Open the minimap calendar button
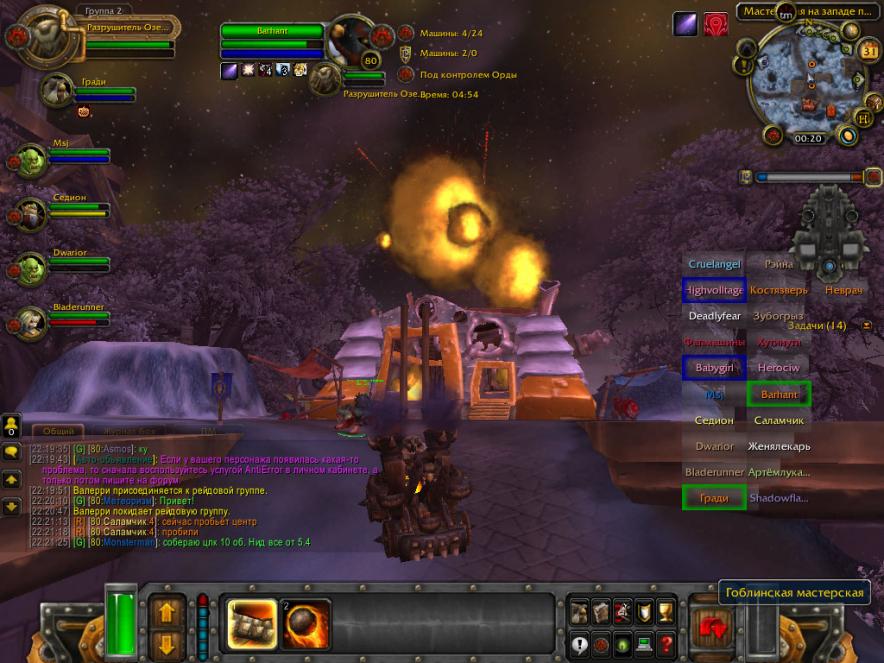Screen dimensions: 884x663 click(x=869, y=52)
